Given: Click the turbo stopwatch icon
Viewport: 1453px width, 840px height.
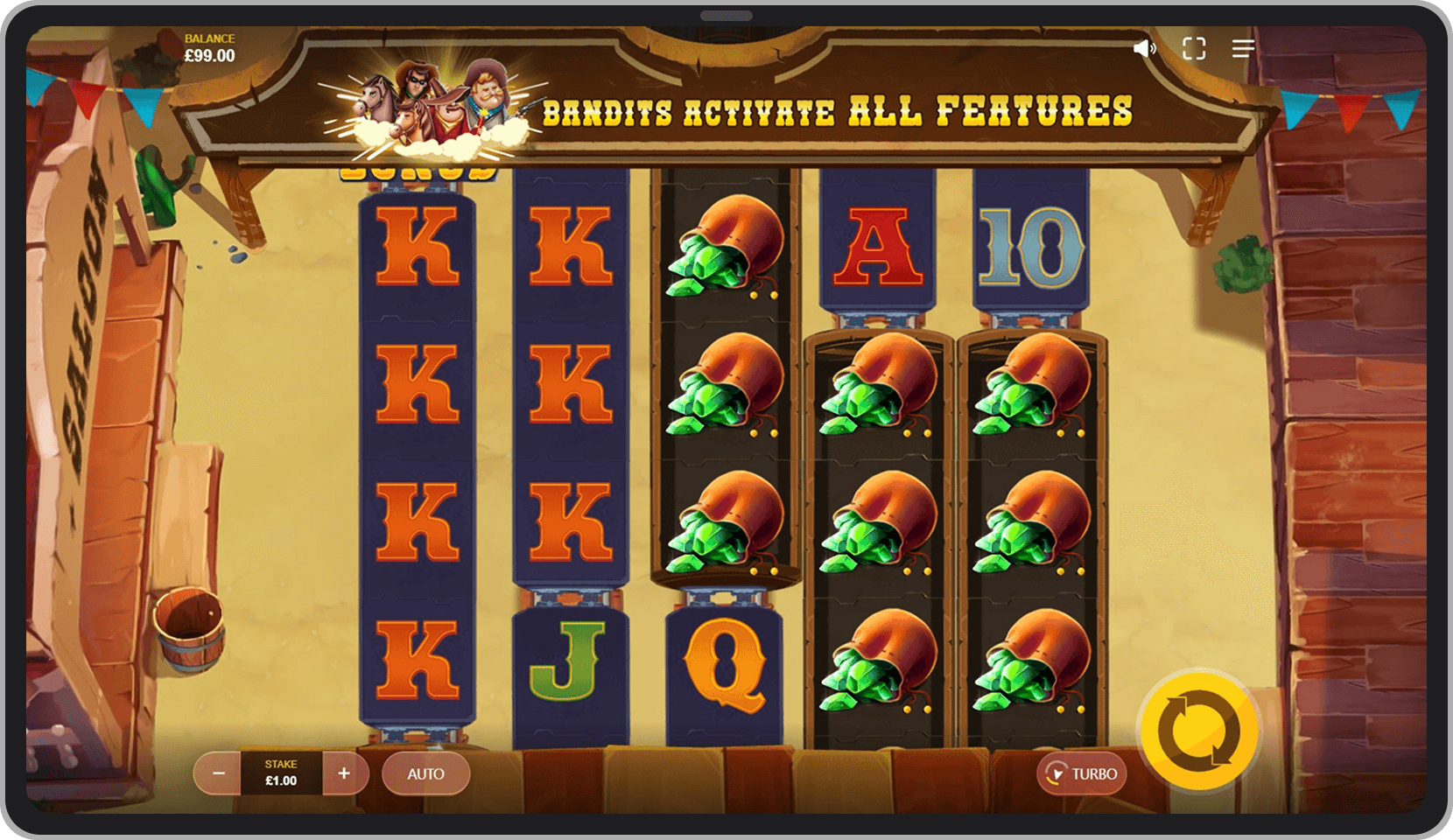Looking at the screenshot, I should 1056,773.
